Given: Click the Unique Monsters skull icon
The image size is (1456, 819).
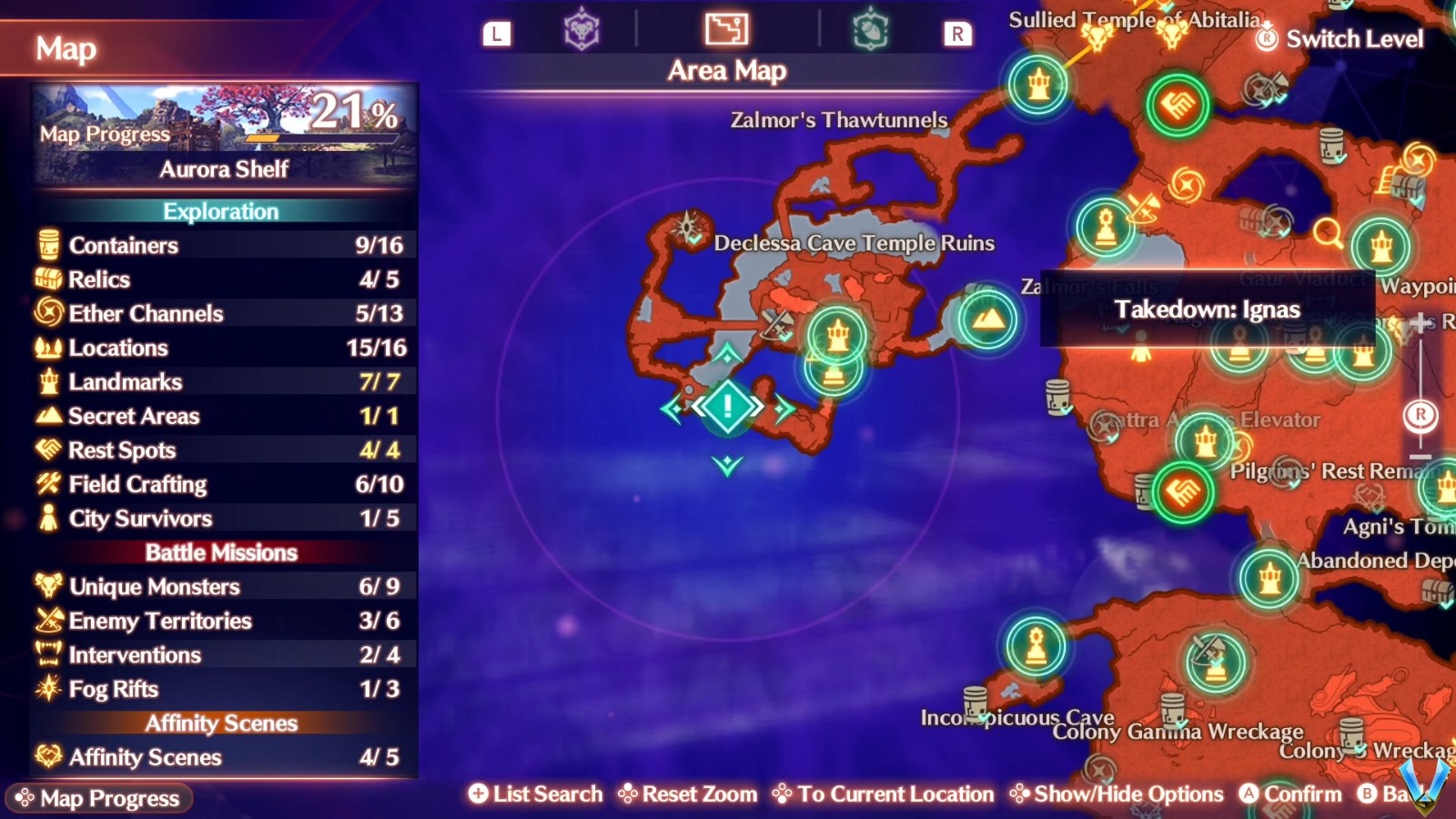Looking at the screenshot, I should click(x=47, y=587).
